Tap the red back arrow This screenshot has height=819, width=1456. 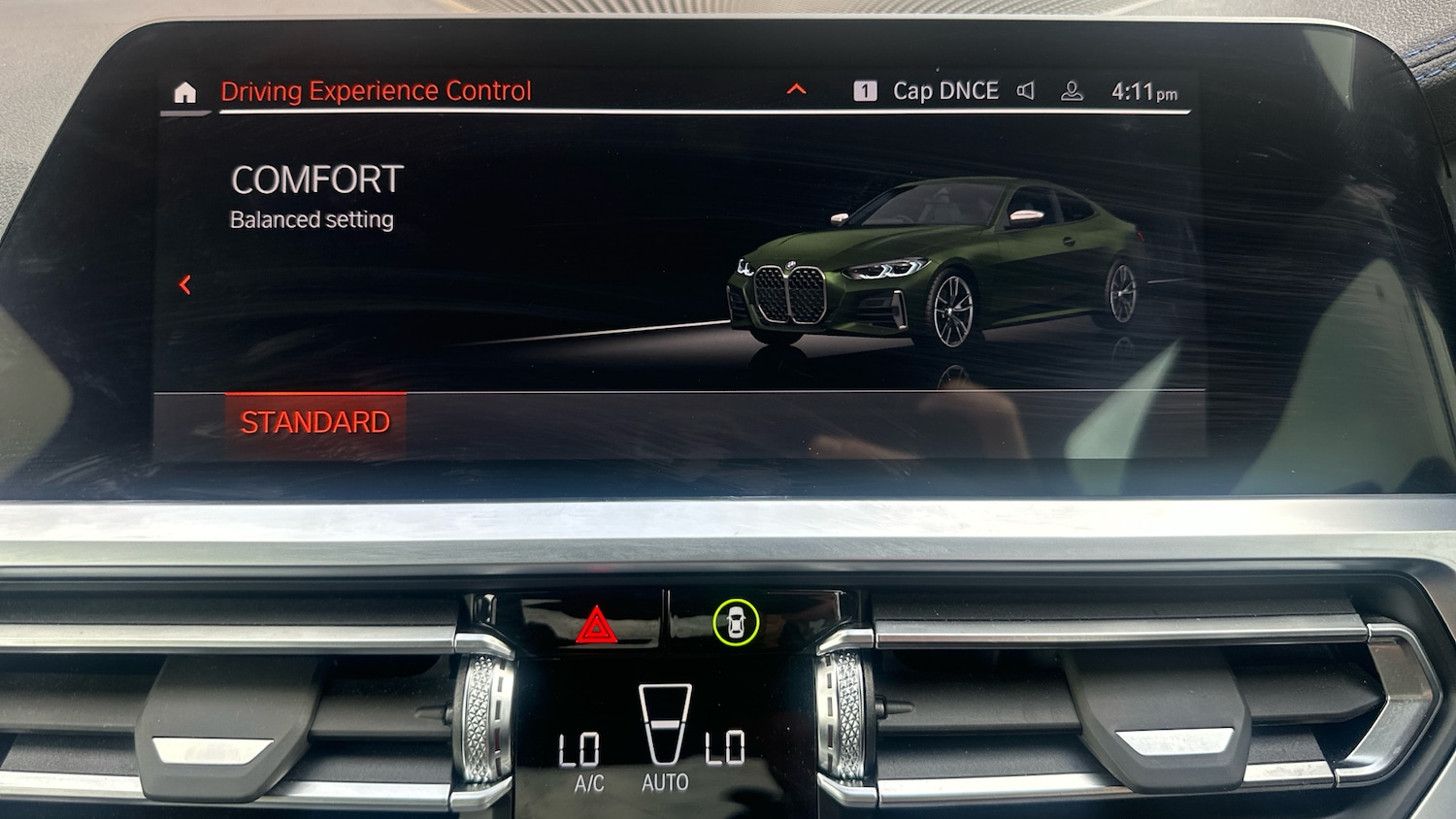pos(184,284)
